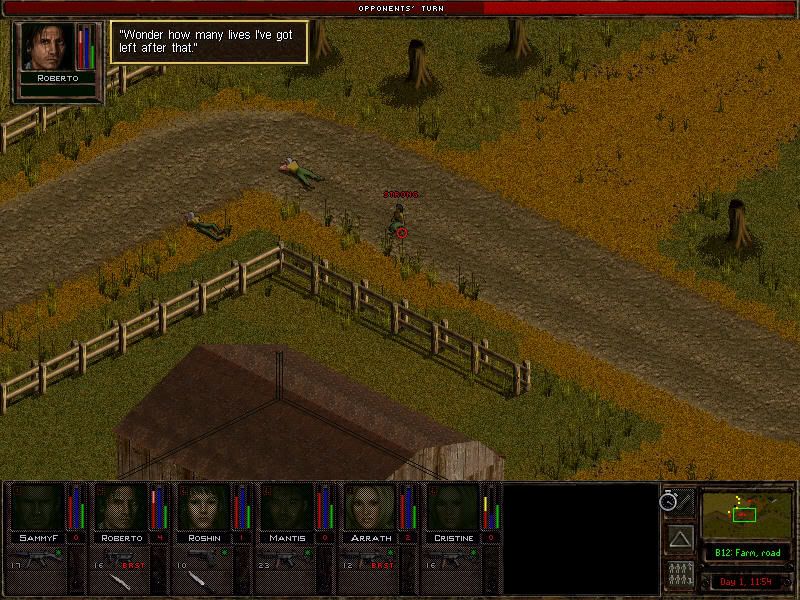Screen dimensions: 800x600
Task: Select Roberto's portrait in the team panel
Action: click(x=119, y=508)
